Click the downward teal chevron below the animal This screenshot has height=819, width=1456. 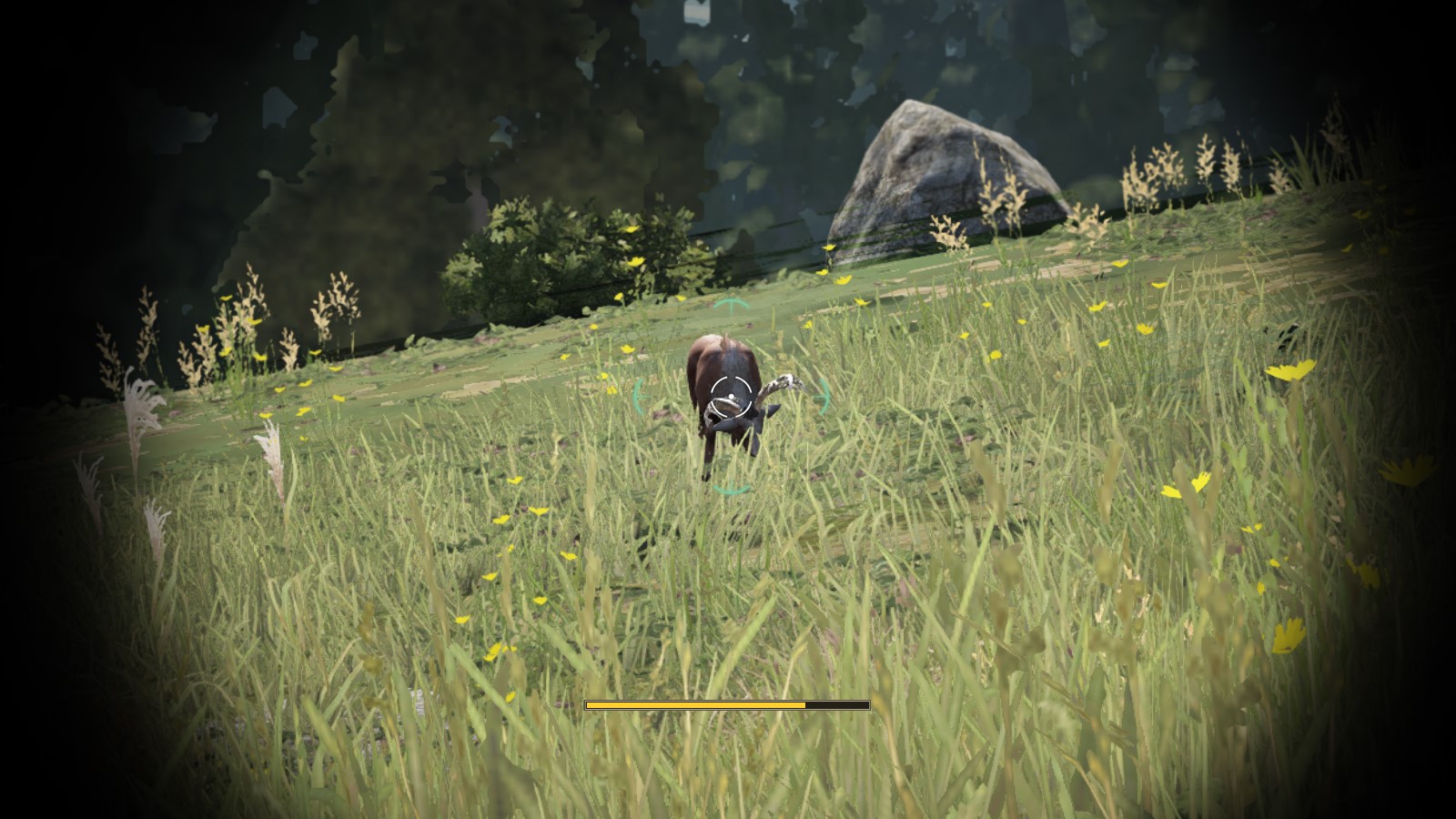point(731,488)
